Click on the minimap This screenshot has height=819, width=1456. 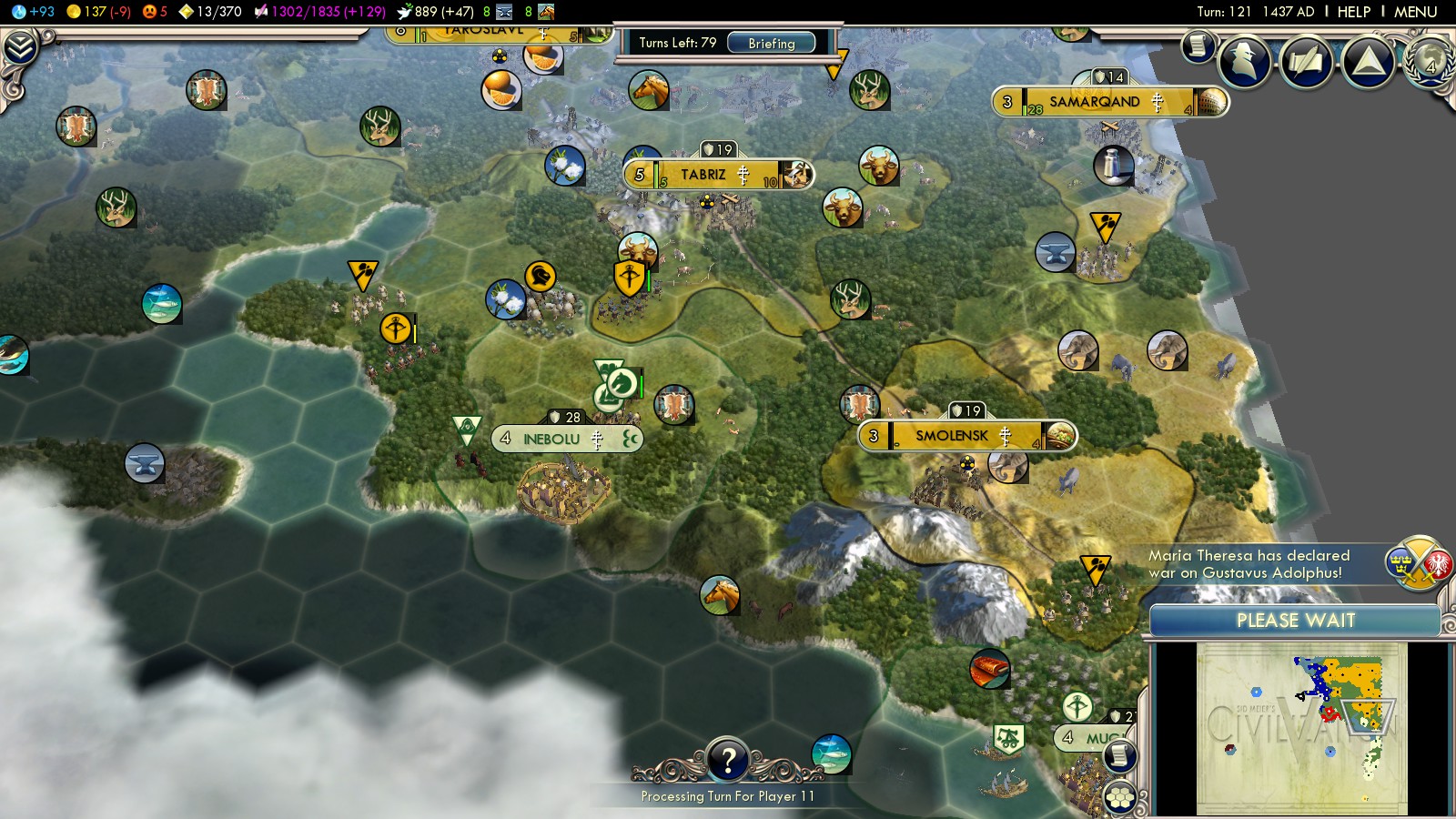tap(1301, 728)
